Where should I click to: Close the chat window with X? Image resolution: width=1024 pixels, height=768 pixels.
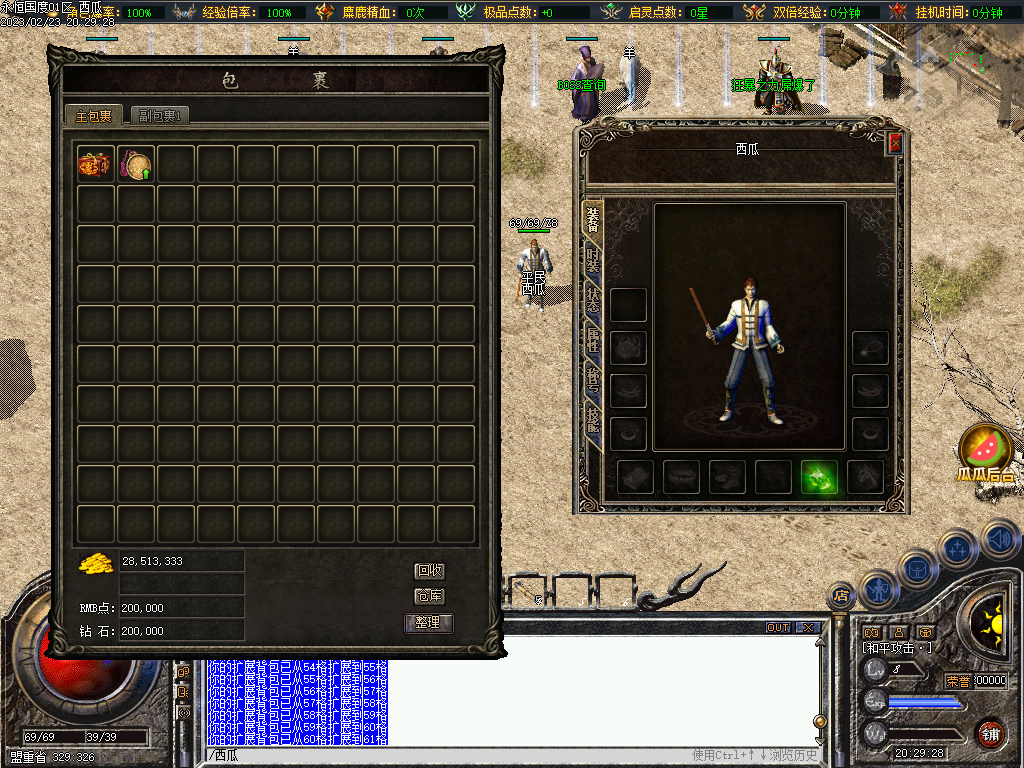(x=808, y=628)
